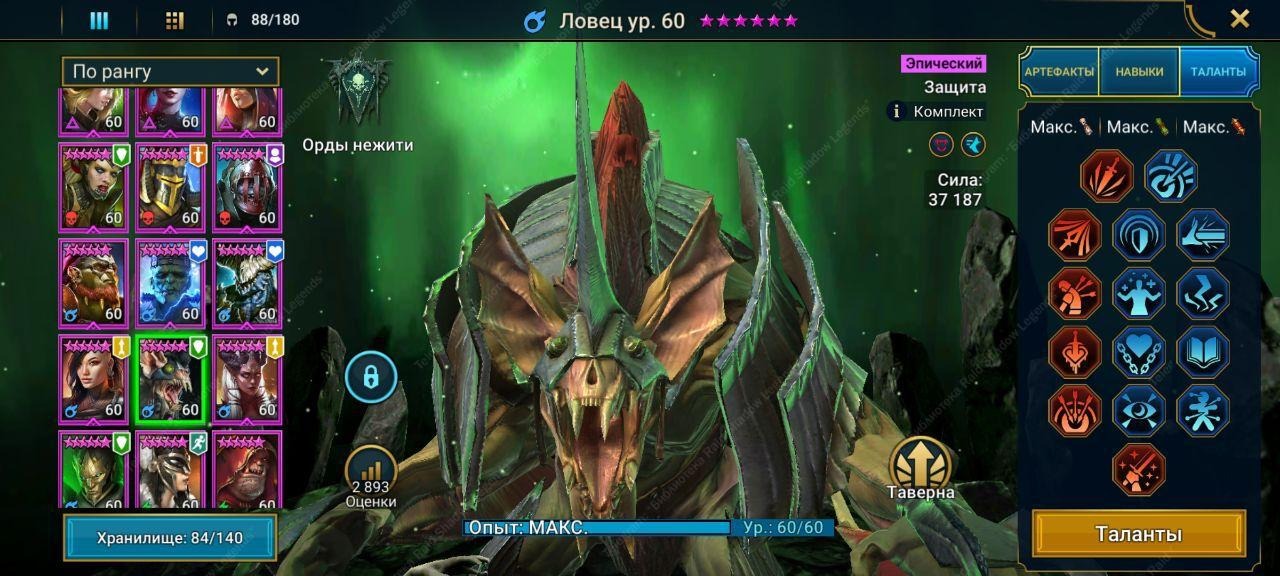Image resolution: width=1280 pixels, height=576 pixels.
Task: Click the yellow Таланты button
Action: coord(1139,534)
